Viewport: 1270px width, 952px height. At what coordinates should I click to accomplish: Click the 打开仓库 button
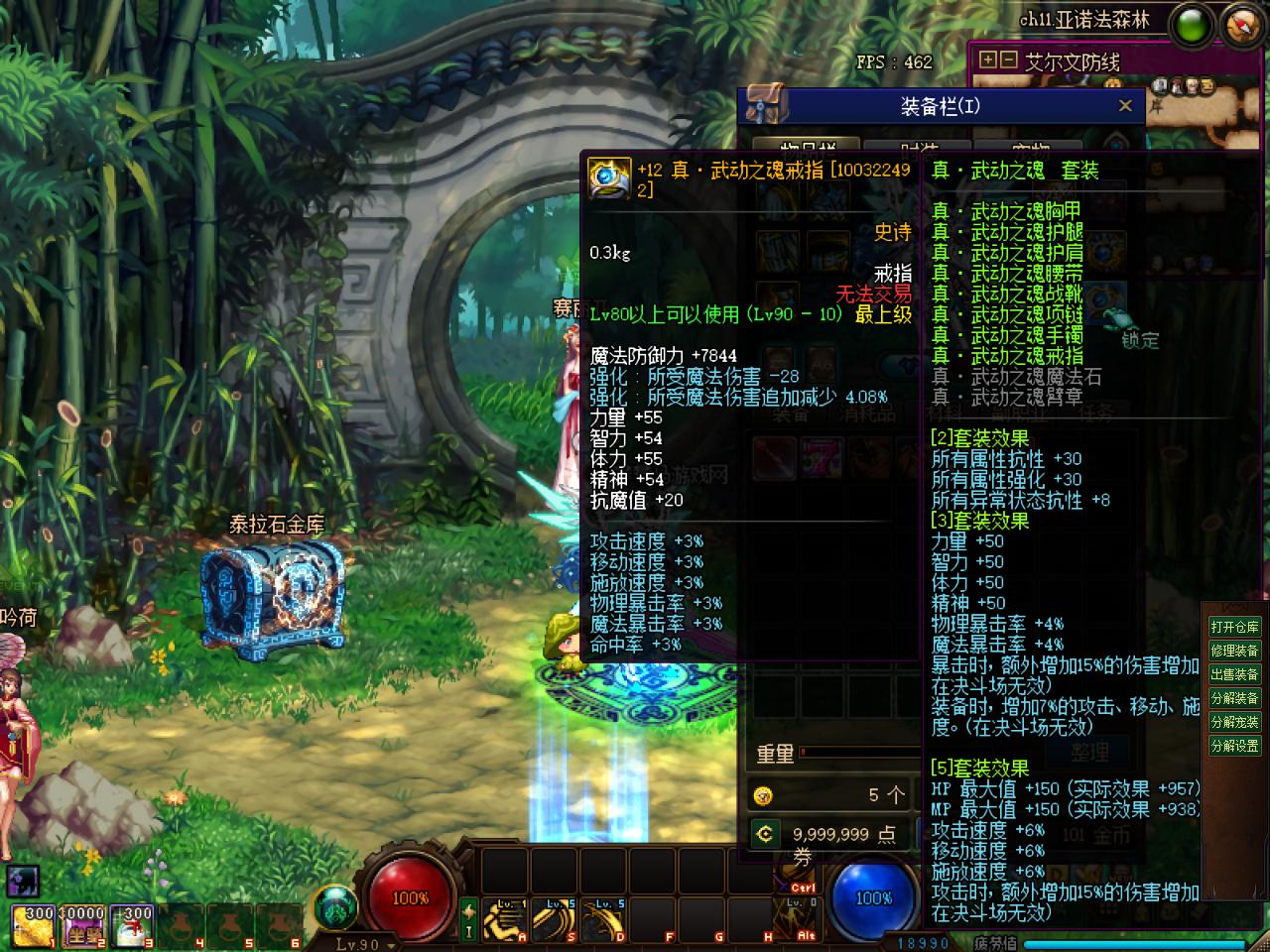[1234, 627]
